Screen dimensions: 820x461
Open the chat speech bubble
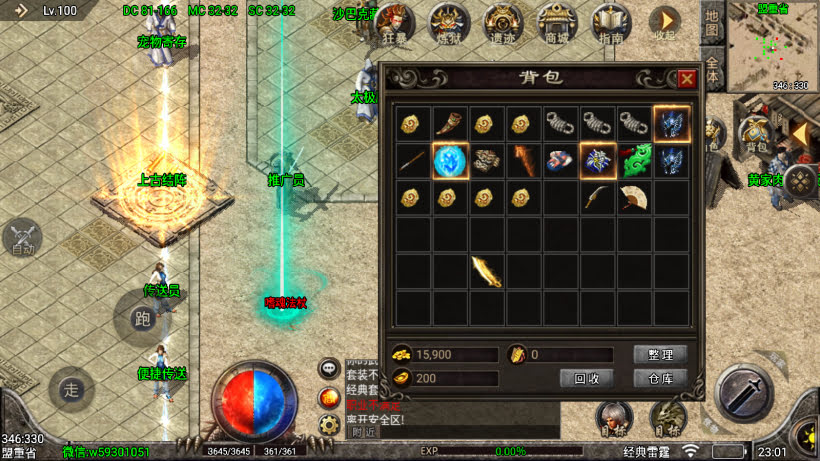[x=329, y=369]
